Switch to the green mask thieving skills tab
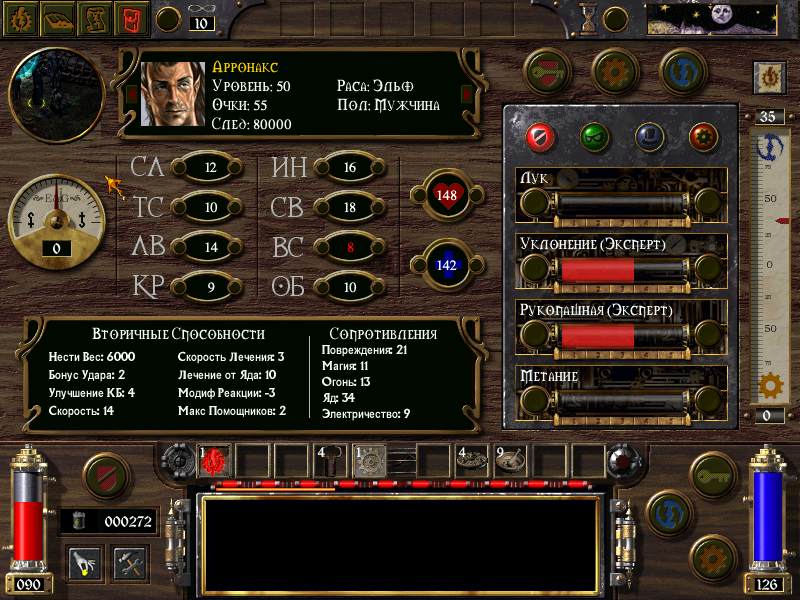 [x=594, y=137]
